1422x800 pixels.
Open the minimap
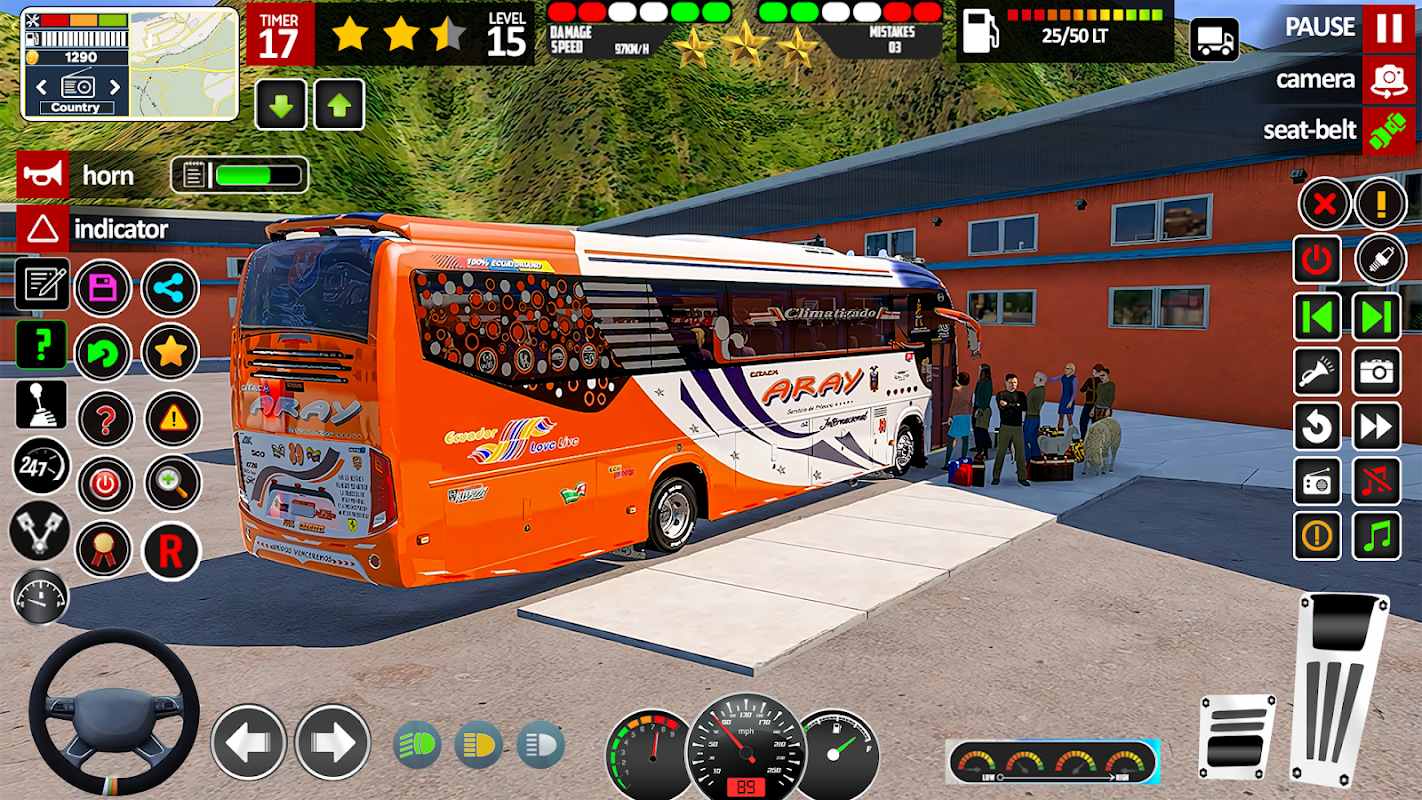(183, 63)
